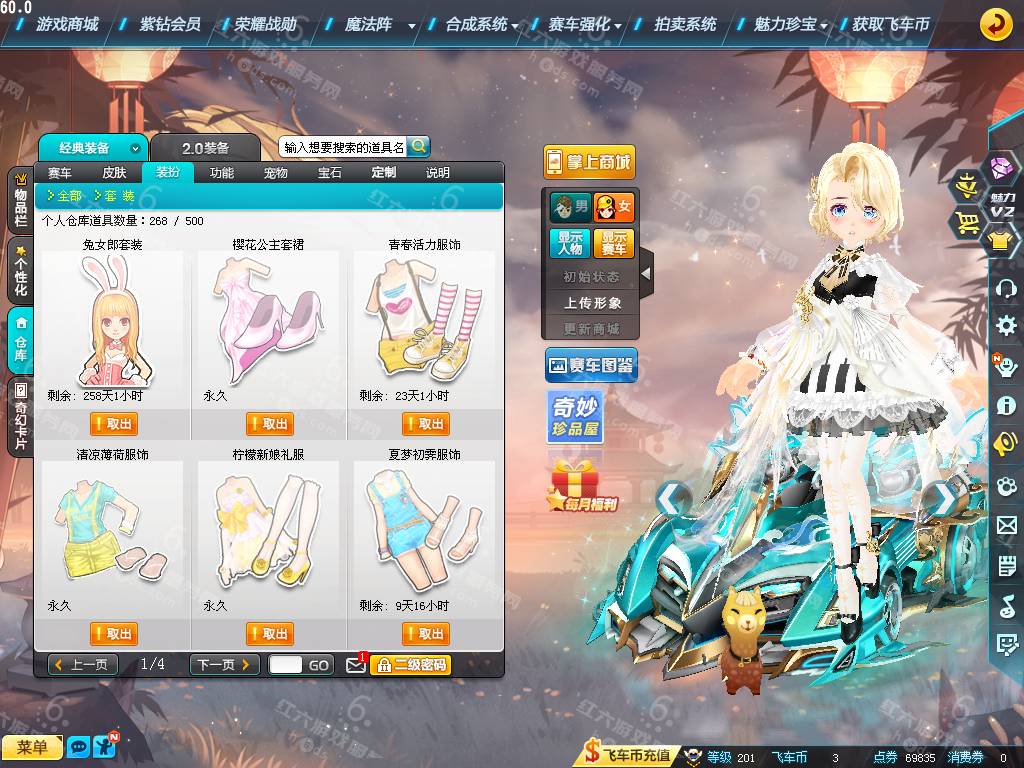This screenshot has width=1024, height=768.
Task: Switch to the 宠物 category tab
Action: (x=276, y=173)
